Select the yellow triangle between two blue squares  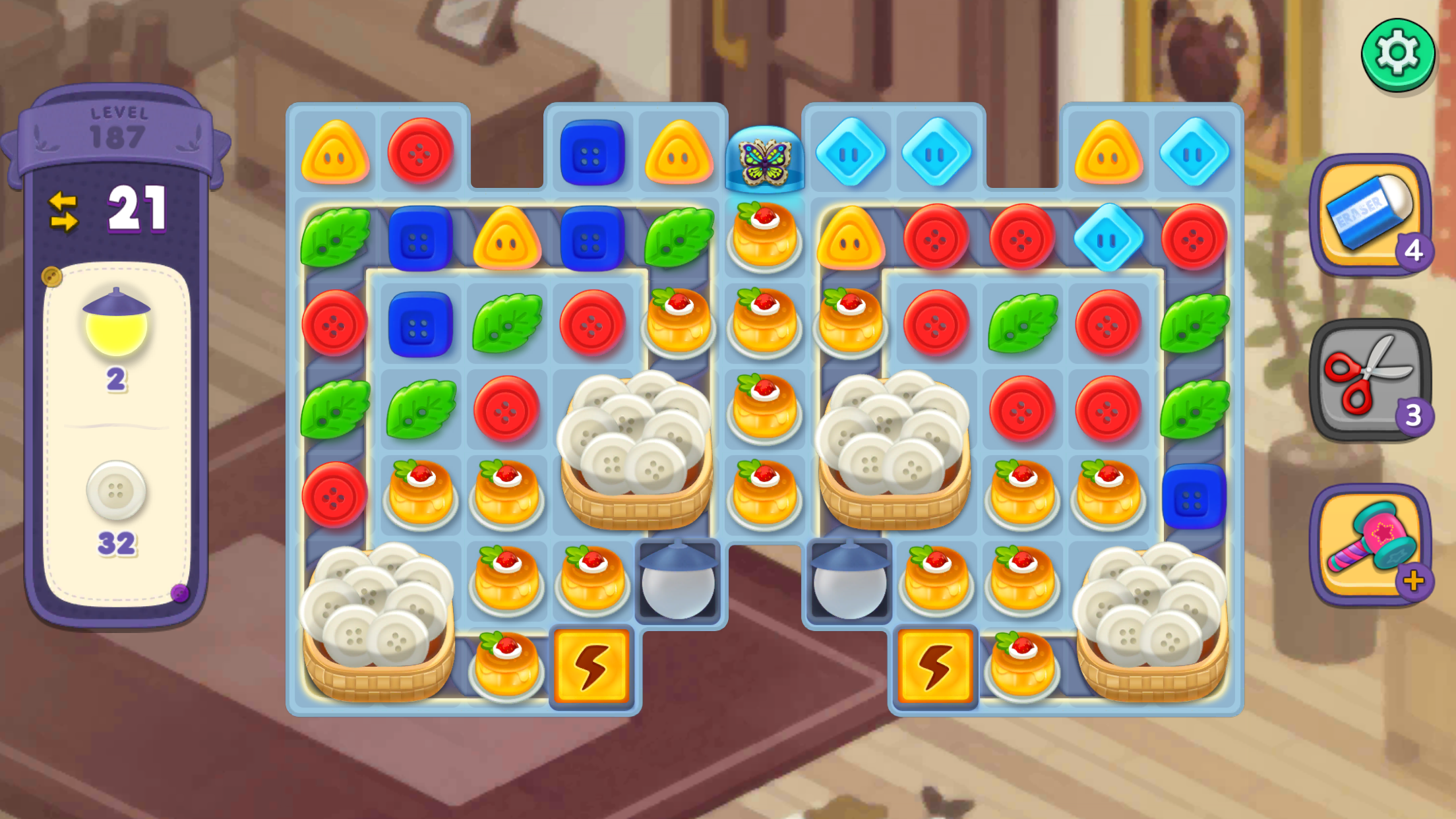tap(506, 239)
